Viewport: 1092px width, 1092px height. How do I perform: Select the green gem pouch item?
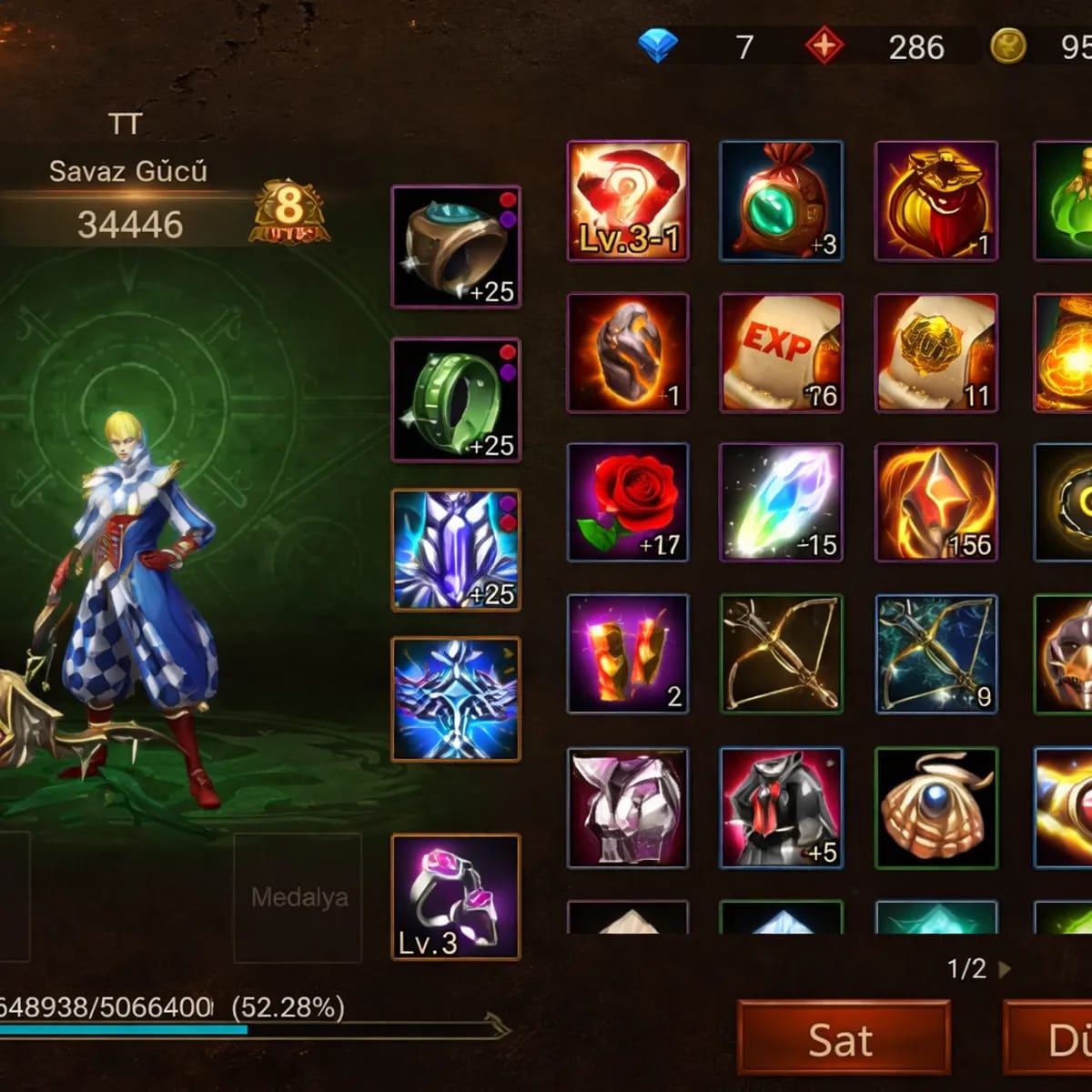782,201
